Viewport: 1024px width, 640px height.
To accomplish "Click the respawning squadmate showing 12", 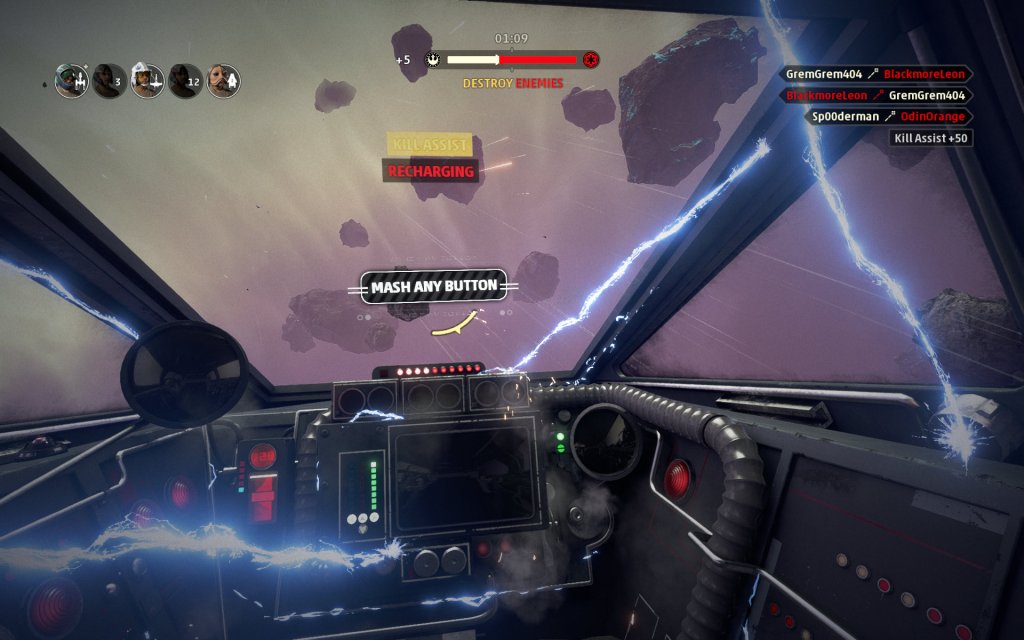I will 185,81.
